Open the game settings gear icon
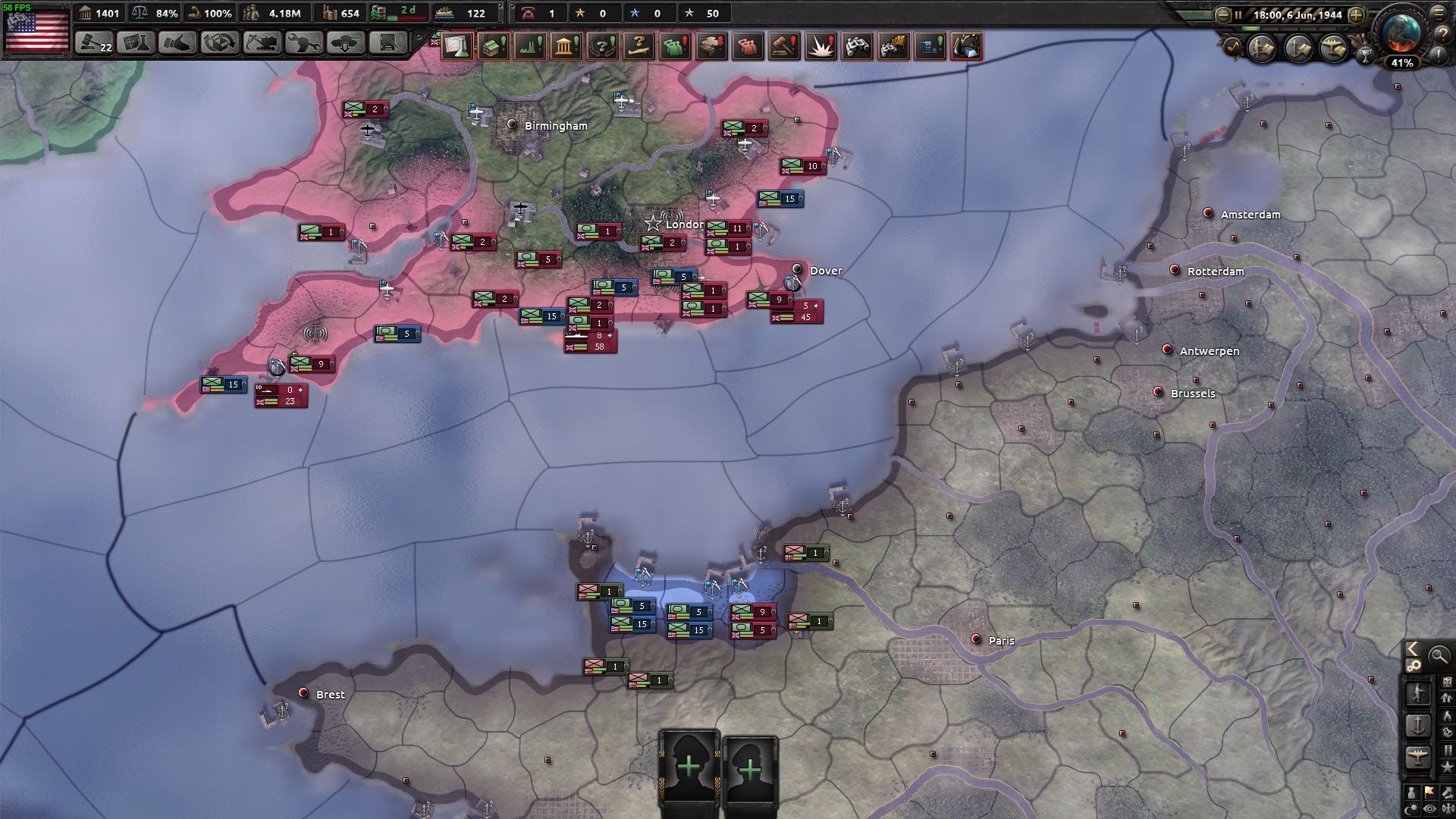1456x819 pixels. [1414, 665]
